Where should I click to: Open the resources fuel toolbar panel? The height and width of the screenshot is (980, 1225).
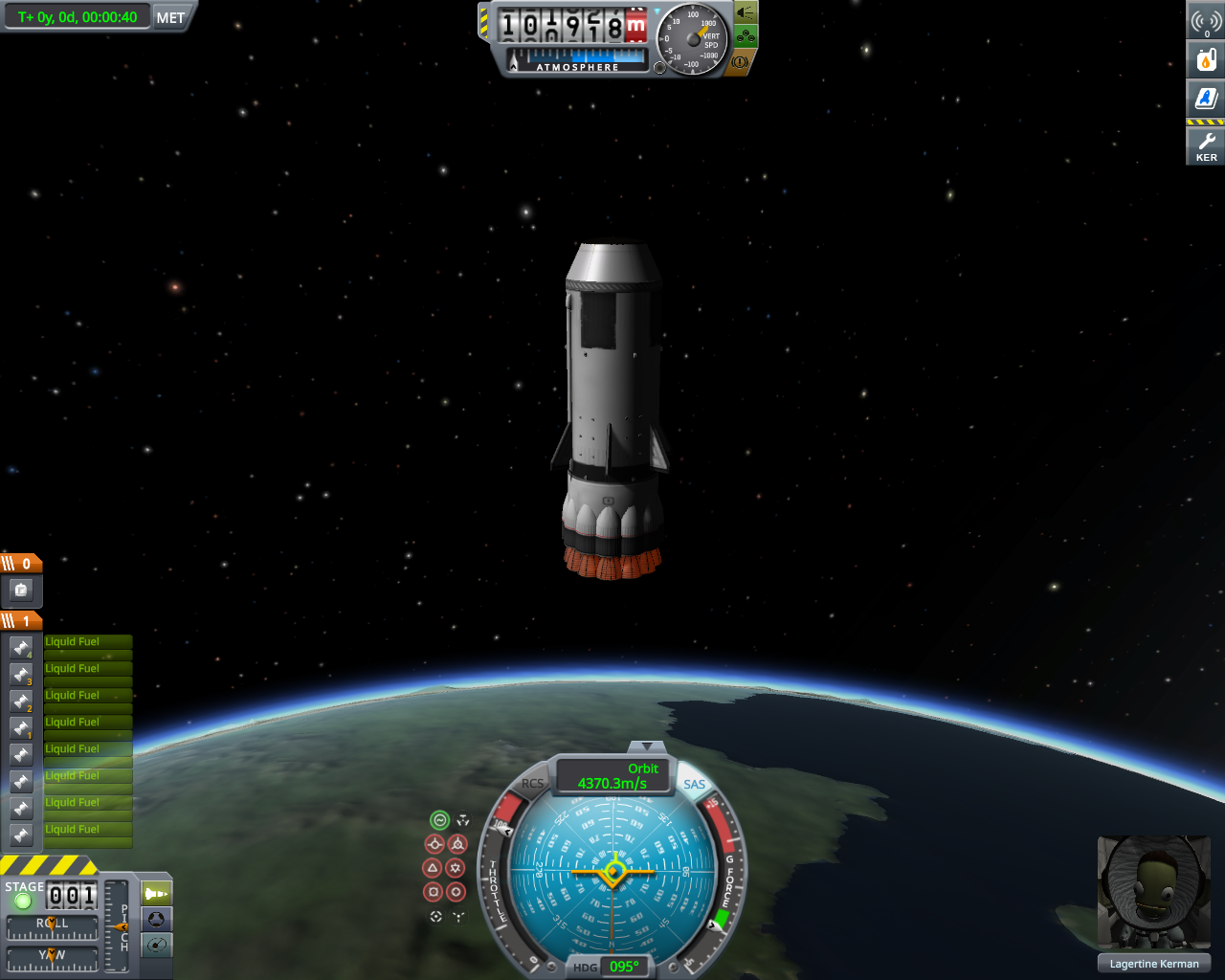1206,59
